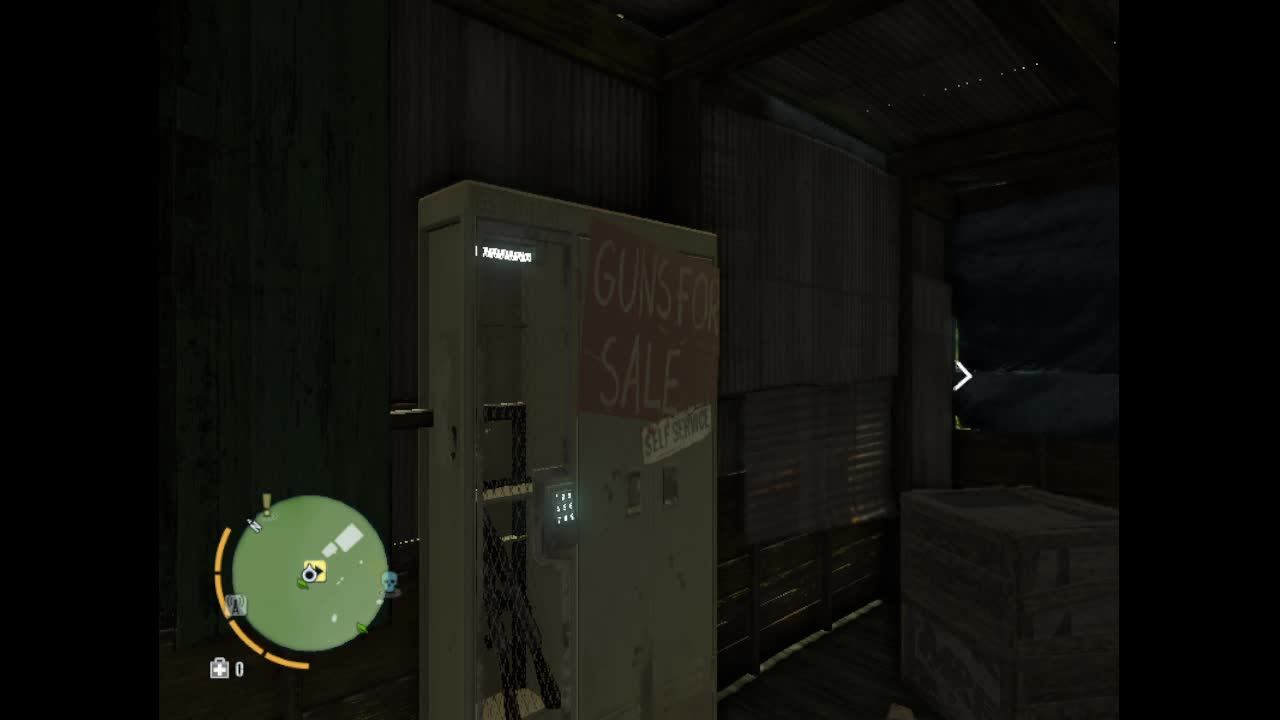Select the radio tower icon on minimap
Image resolution: width=1280 pixels, height=720 pixels.
237,605
